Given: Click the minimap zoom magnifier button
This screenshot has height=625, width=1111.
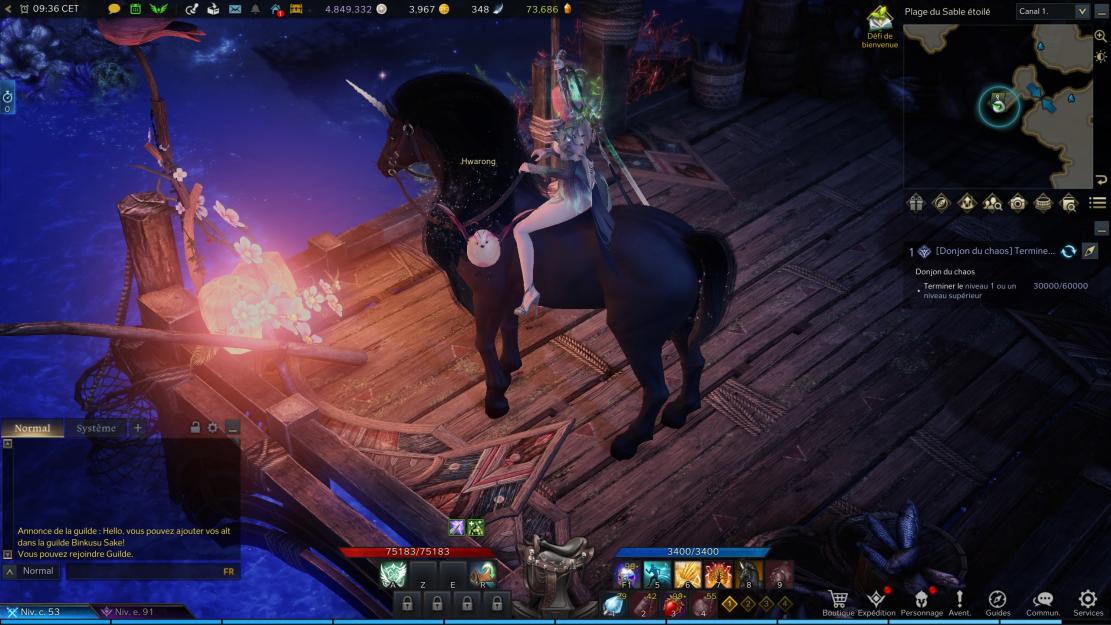Looking at the screenshot, I should 1101,36.
